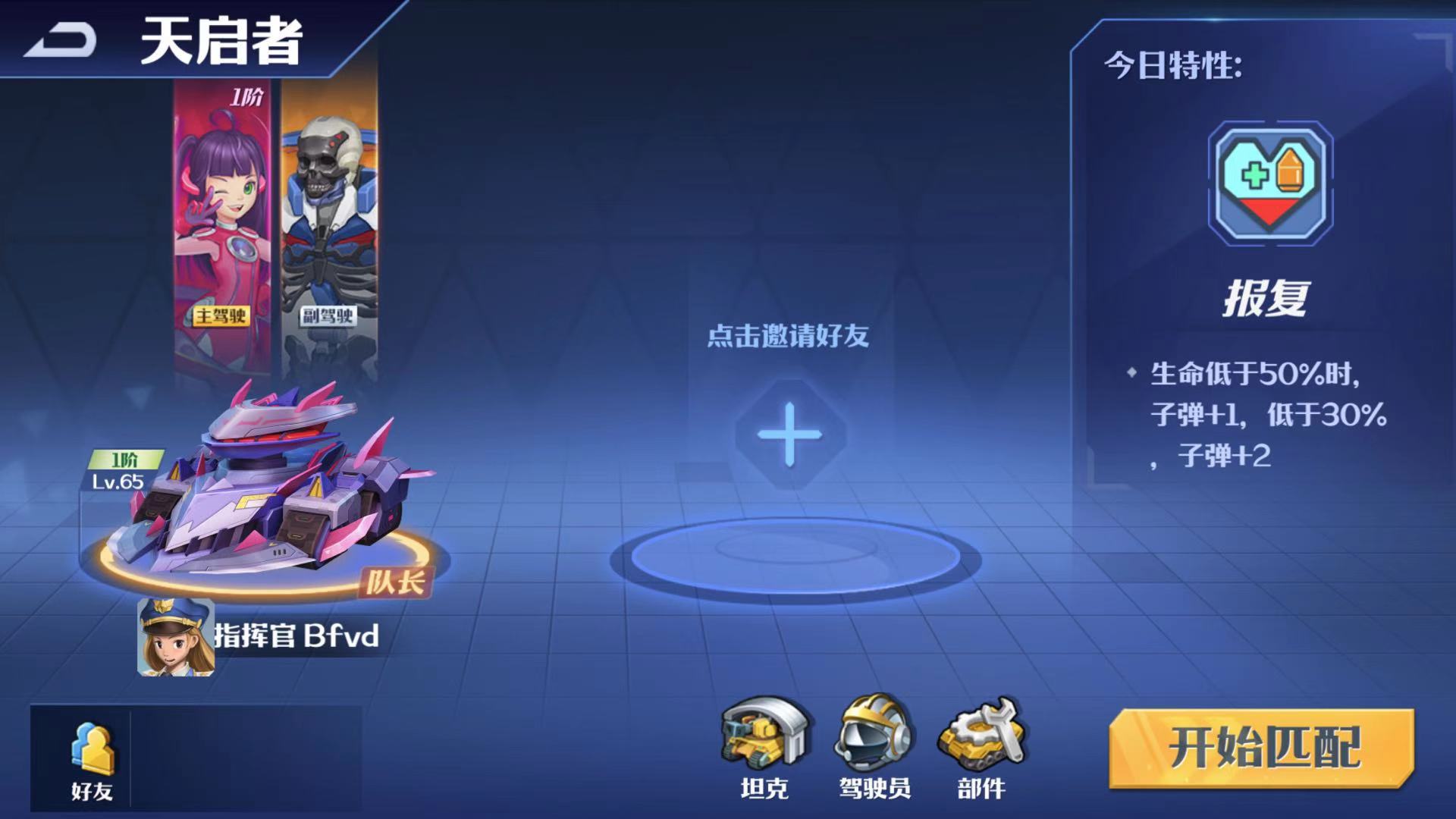Start matchmaking with 开始匹配 button
This screenshot has height=819, width=1456.
point(1262,748)
